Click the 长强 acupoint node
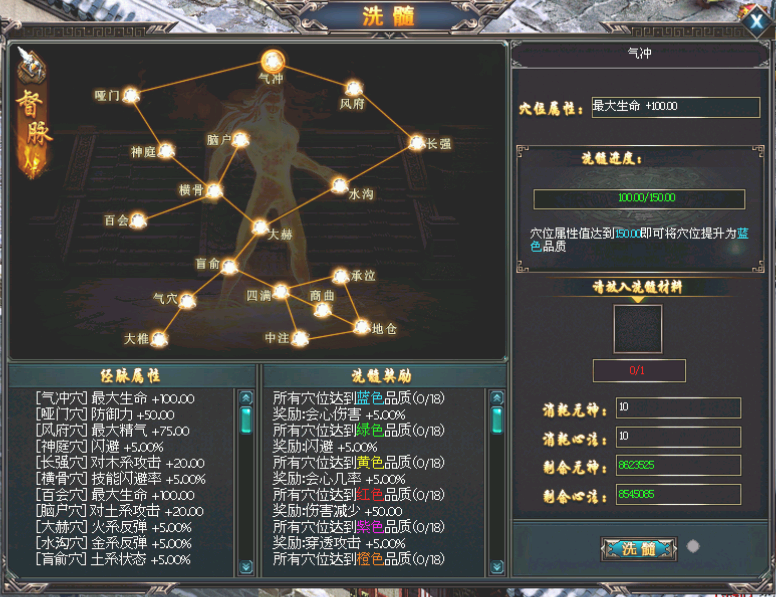 coord(417,143)
